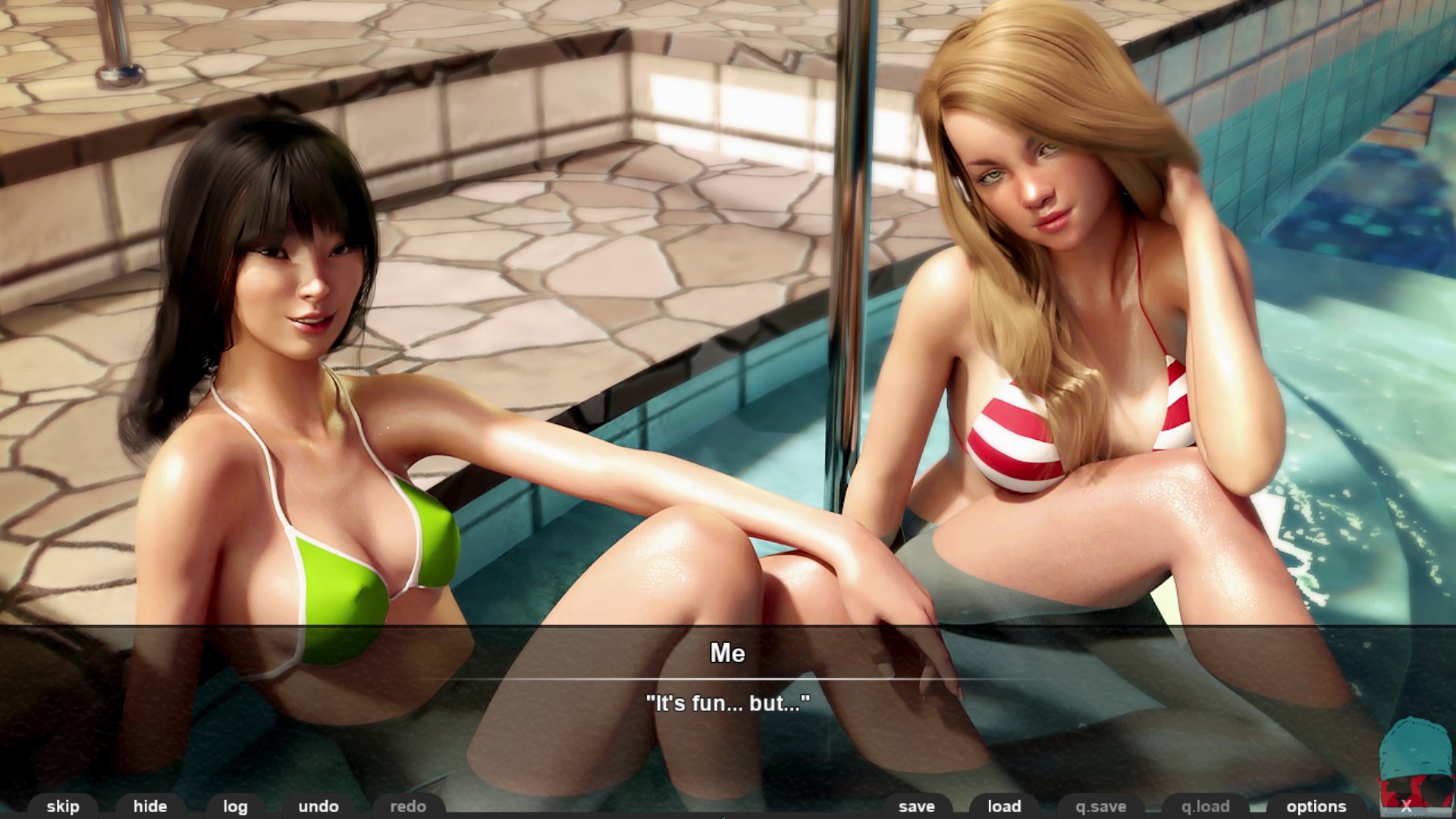Undo the last dialogue line
This screenshot has width=1456, height=819.
[318, 806]
